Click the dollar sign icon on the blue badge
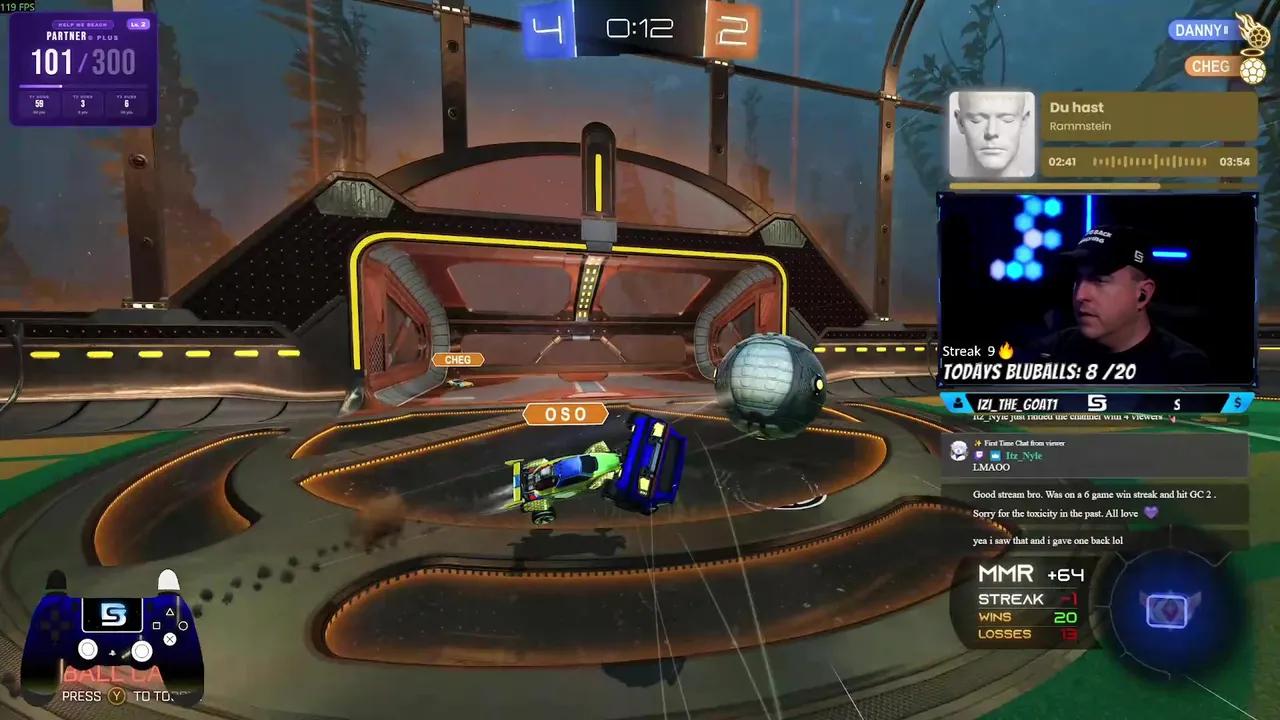 coord(1238,403)
